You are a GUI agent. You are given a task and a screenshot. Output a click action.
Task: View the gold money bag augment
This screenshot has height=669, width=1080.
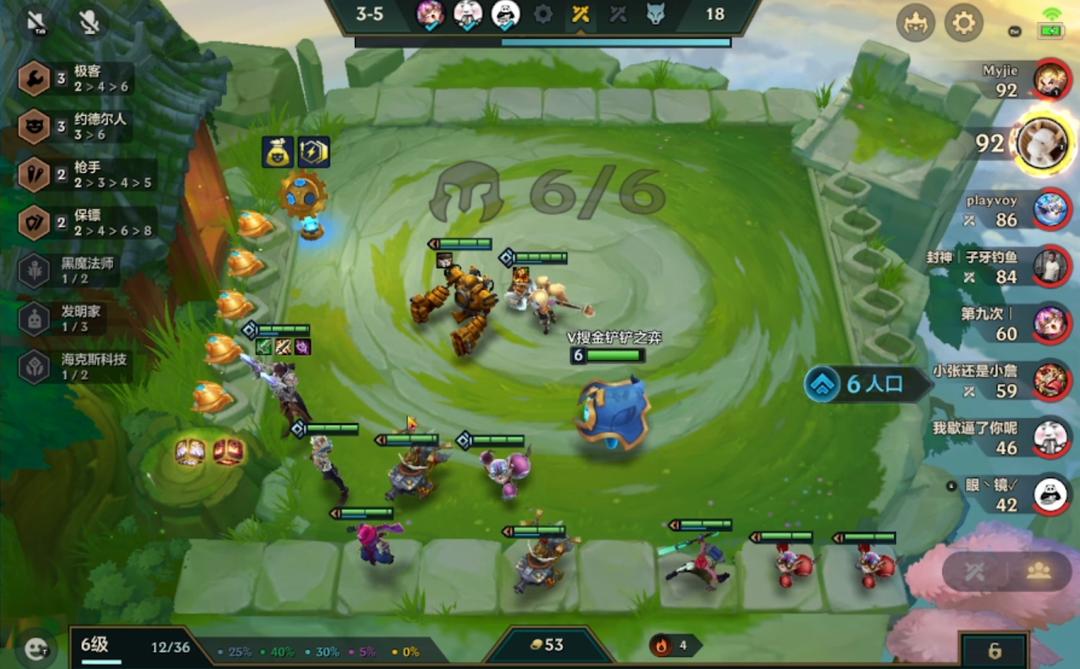point(277,152)
